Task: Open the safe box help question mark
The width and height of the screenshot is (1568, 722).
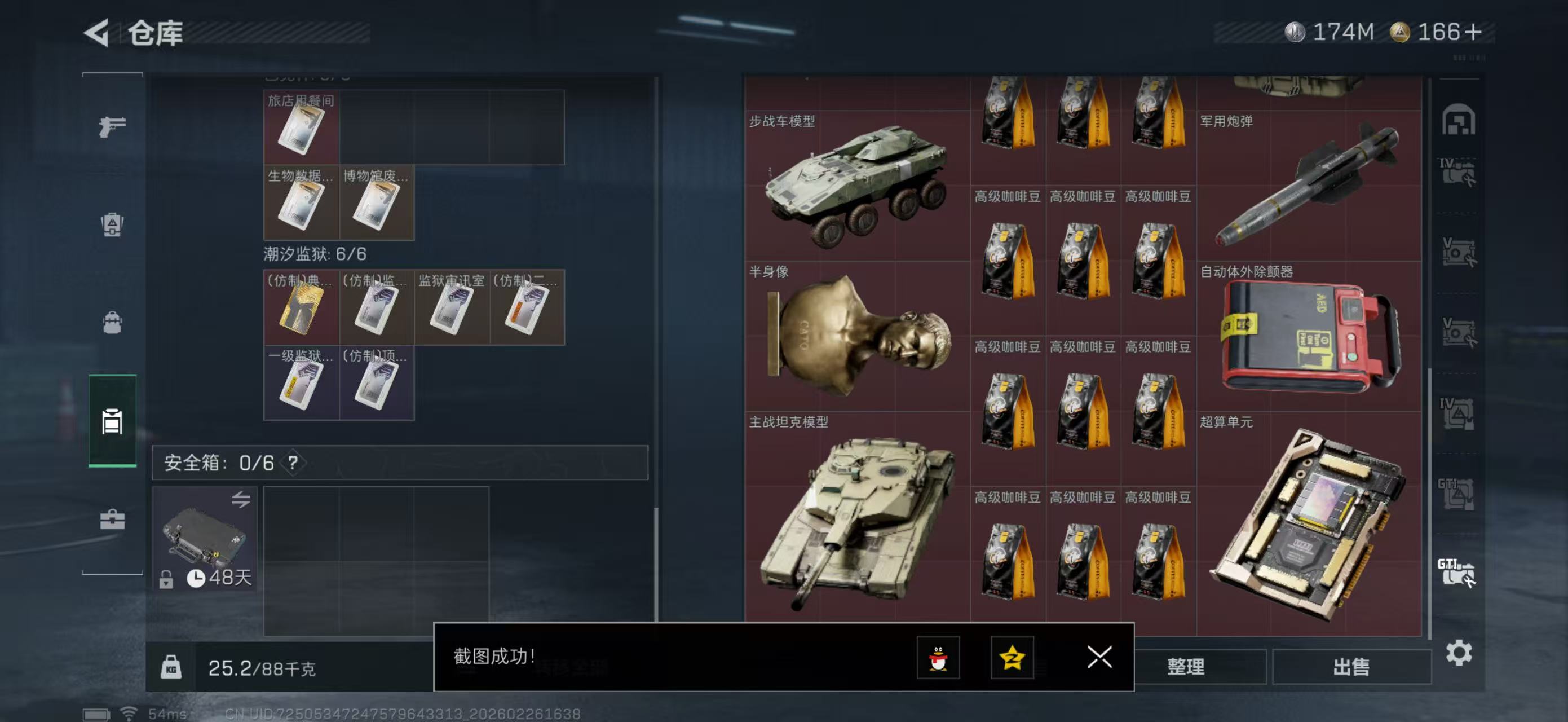Action: (x=293, y=463)
